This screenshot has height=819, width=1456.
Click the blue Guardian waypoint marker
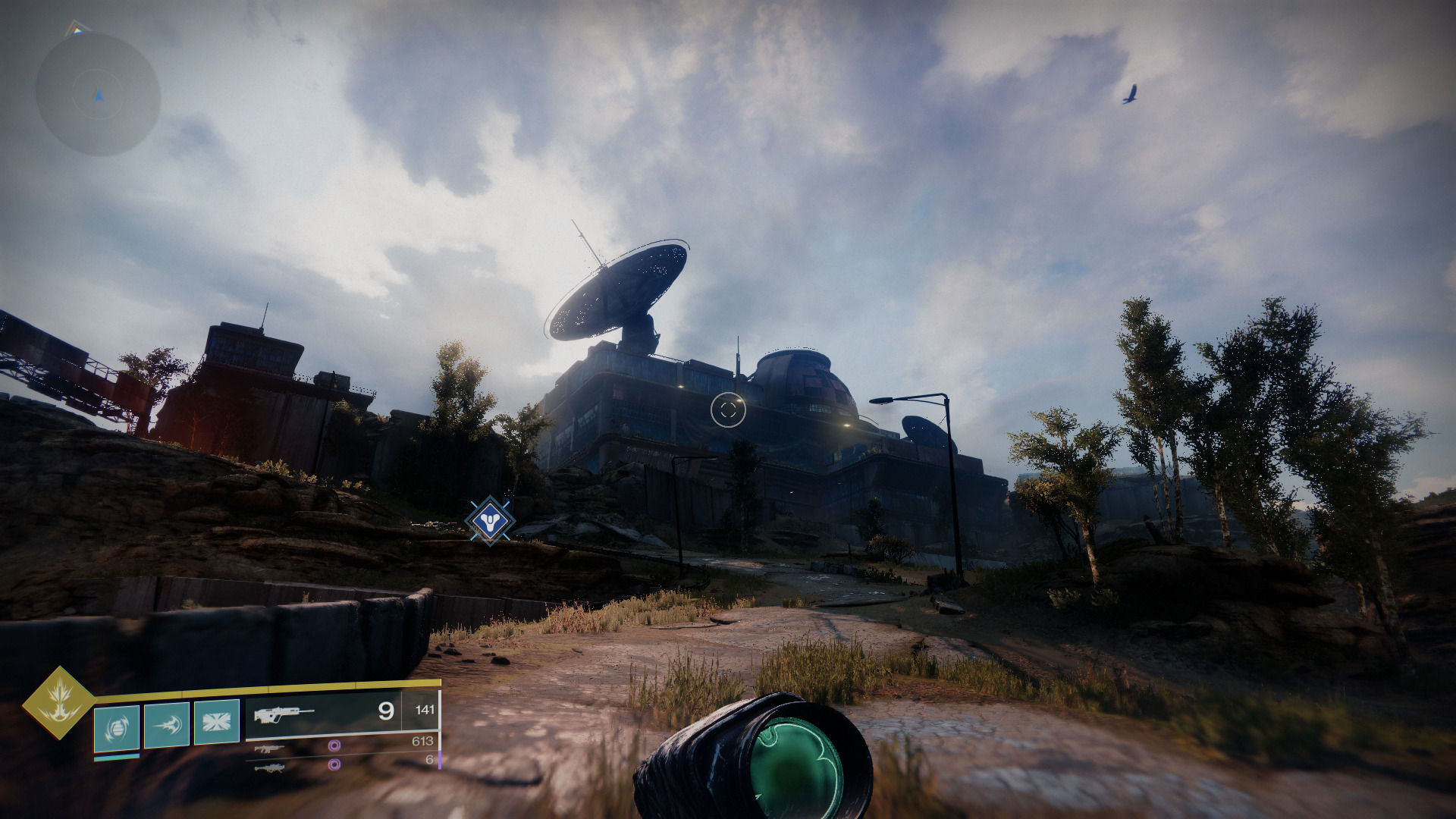[490, 520]
